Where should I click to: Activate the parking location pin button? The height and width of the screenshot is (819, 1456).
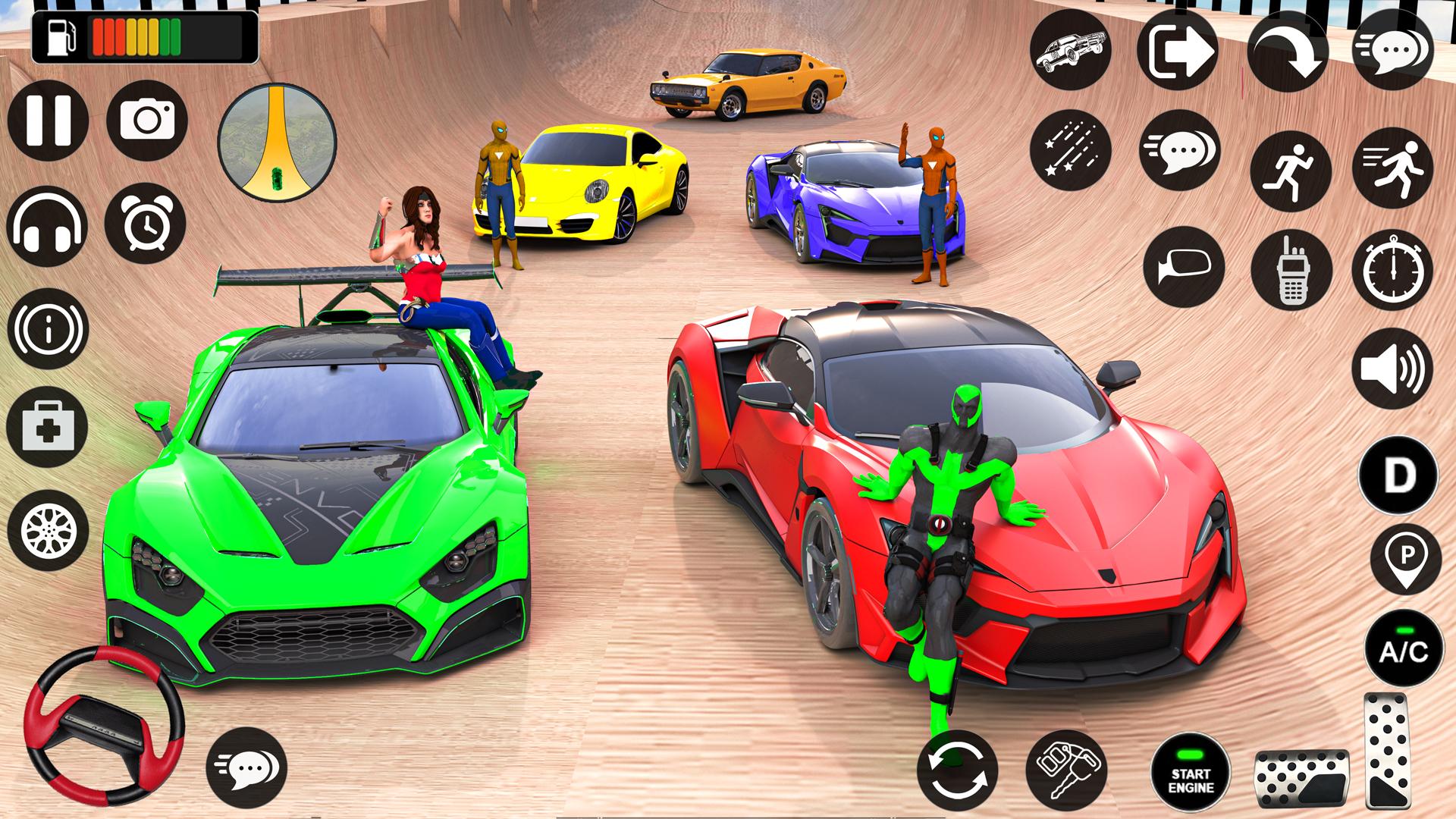click(x=1405, y=559)
